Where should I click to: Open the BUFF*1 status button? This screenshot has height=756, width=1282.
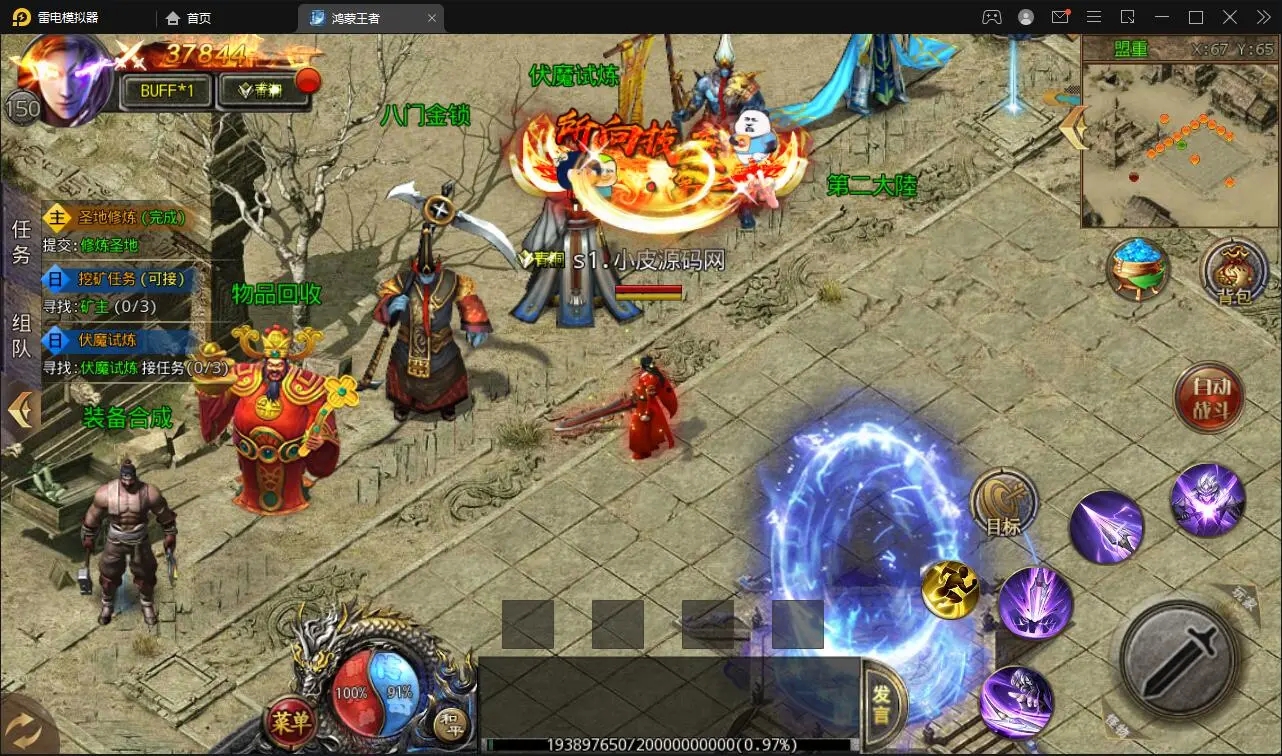tap(166, 91)
